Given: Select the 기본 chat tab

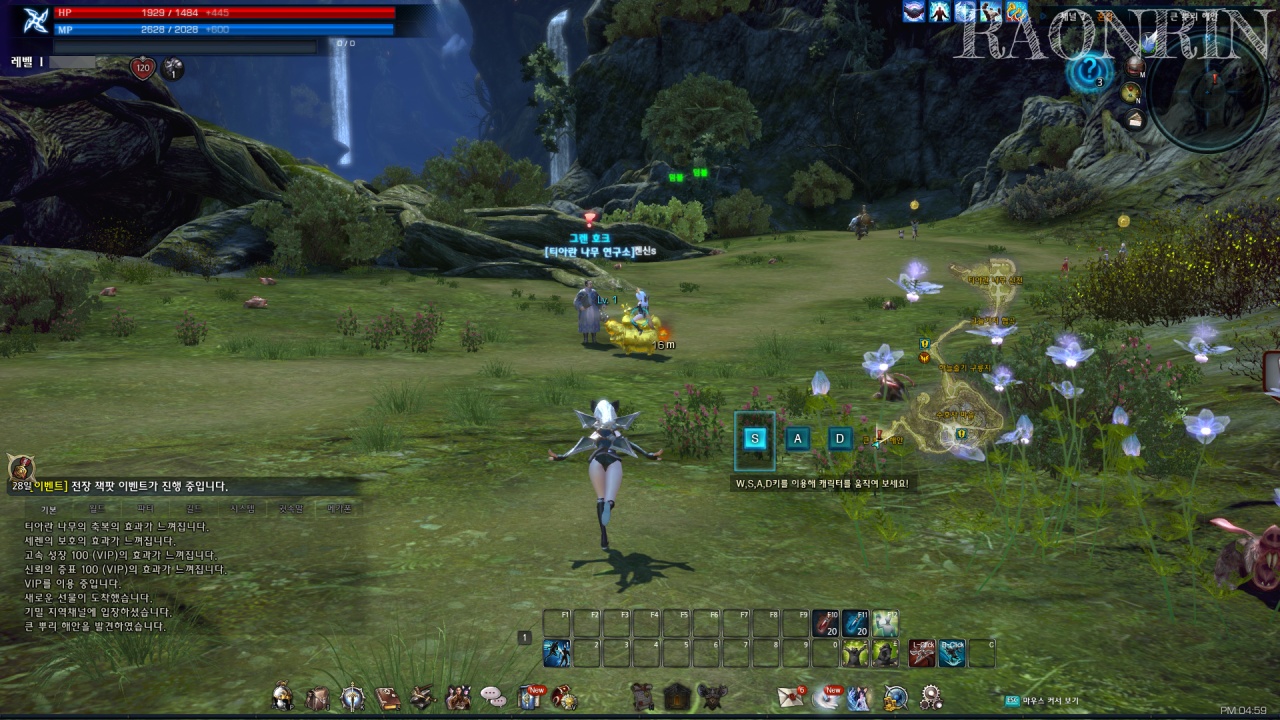Looking at the screenshot, I should (x=48, y=509).
